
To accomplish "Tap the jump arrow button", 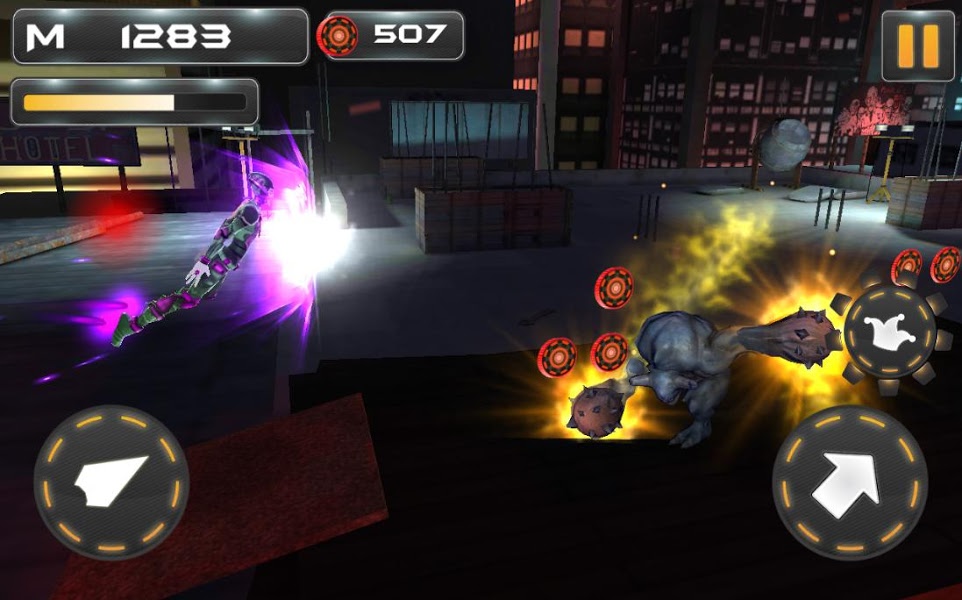I will (849, 483).
